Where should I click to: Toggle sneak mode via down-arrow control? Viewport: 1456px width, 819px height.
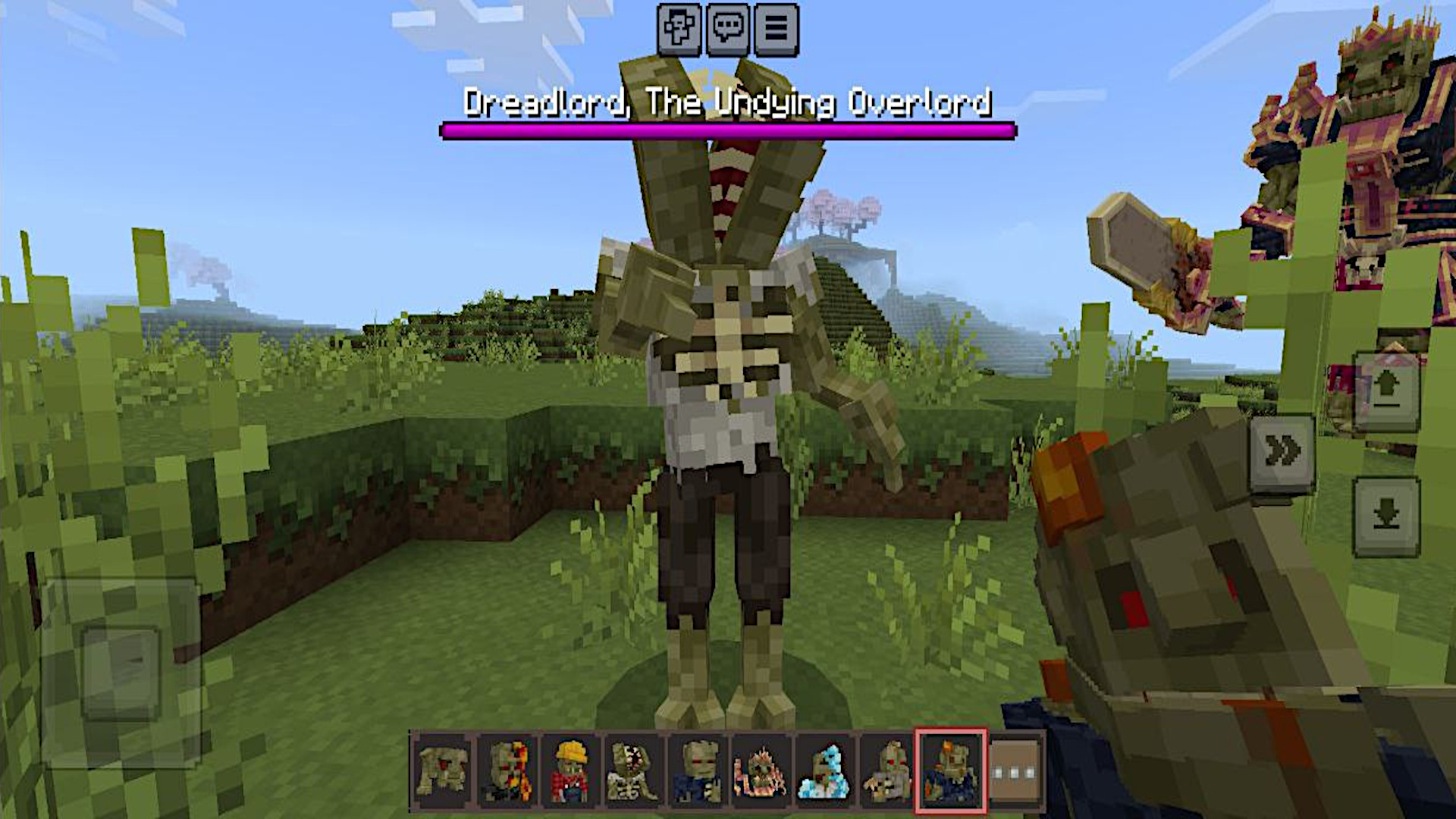pyautogui.click(x=1387, y=516)
